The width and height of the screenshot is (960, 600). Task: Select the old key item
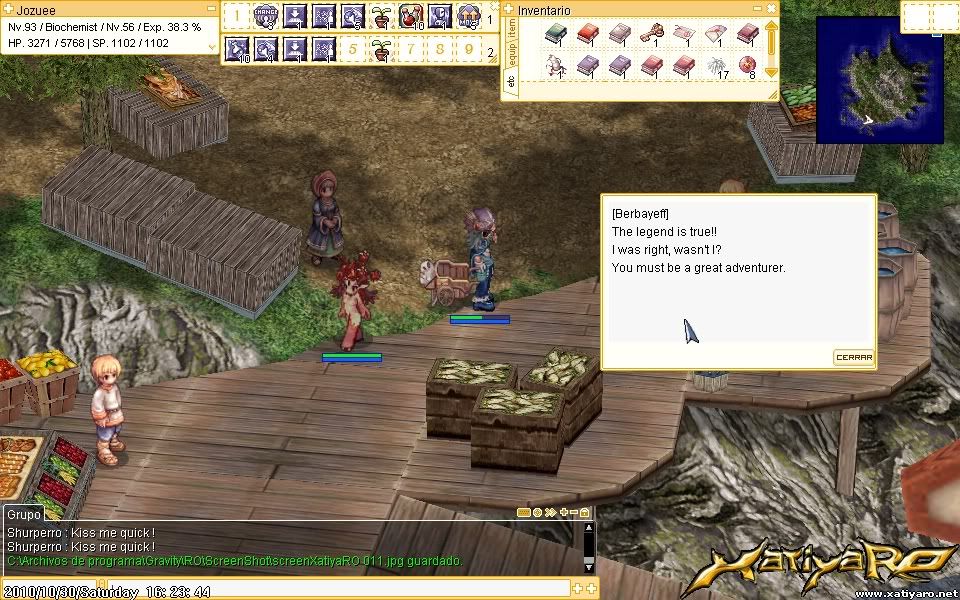(x=651, y=35)
